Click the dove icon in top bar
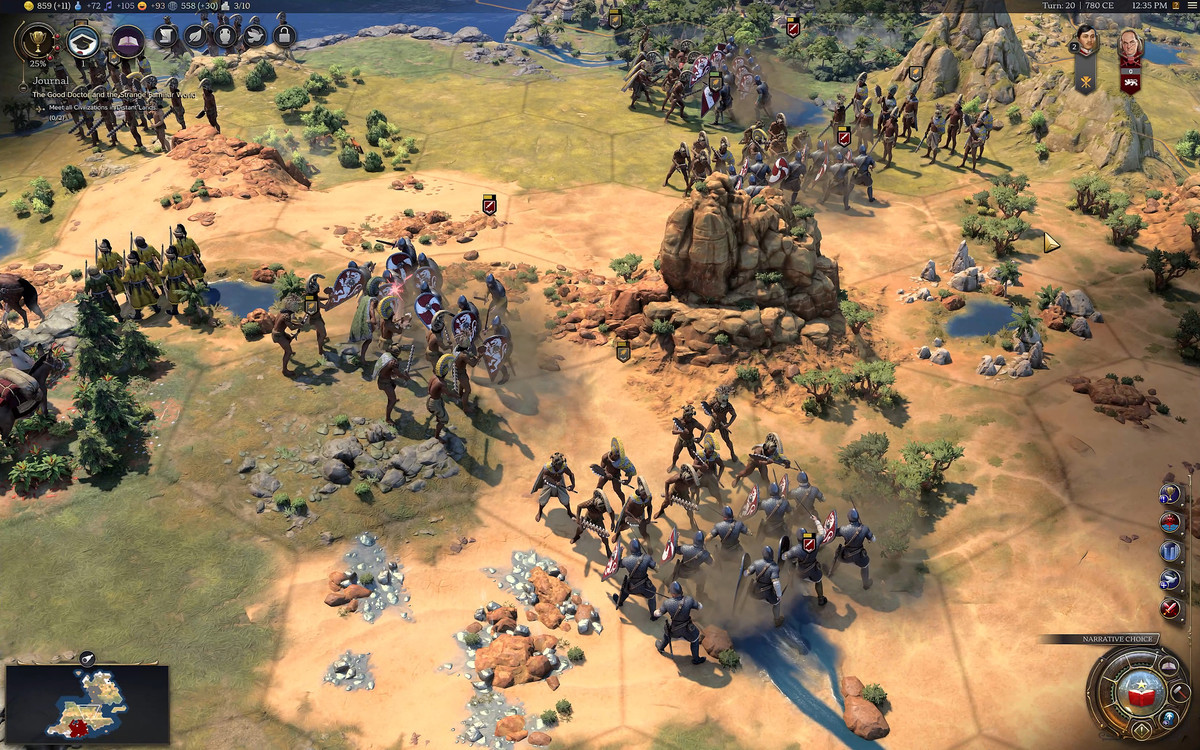The image size is (1200, 750). point(254,37)
